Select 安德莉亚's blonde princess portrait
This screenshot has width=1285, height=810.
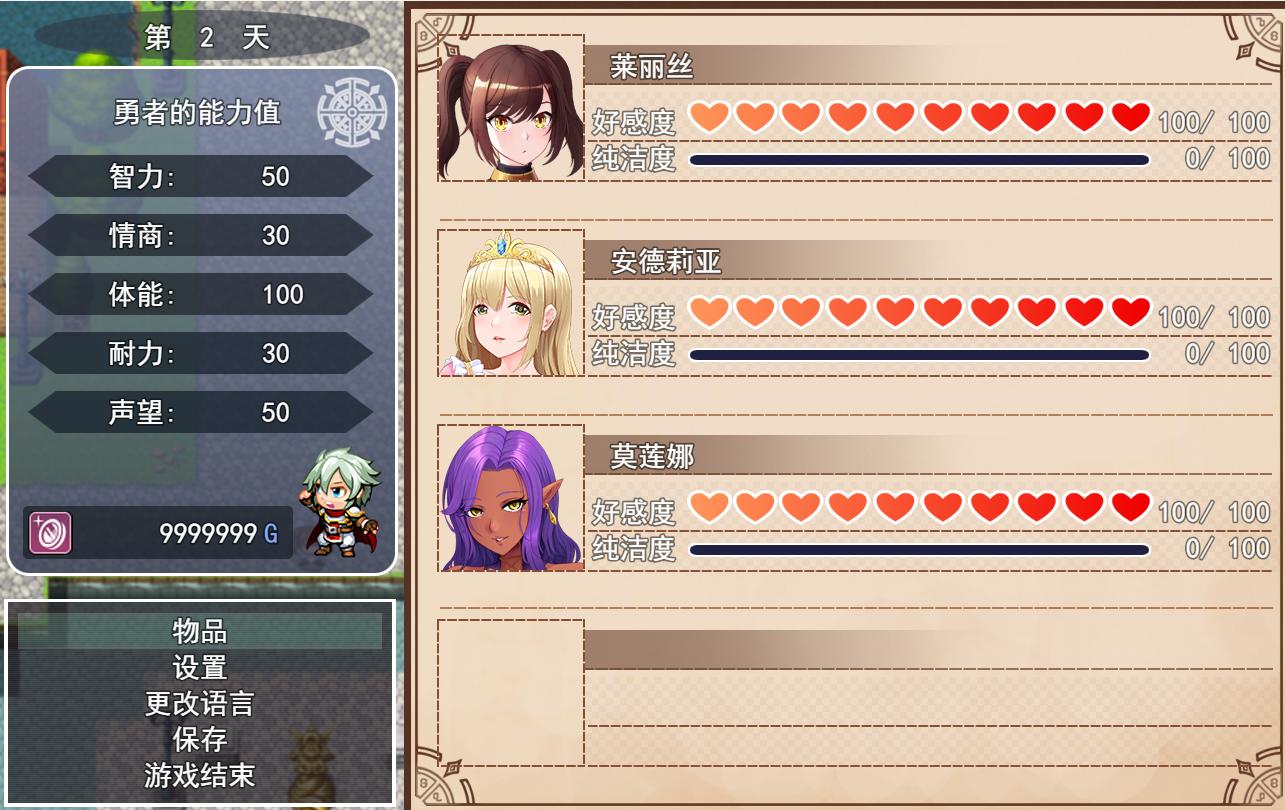point(511,304)
